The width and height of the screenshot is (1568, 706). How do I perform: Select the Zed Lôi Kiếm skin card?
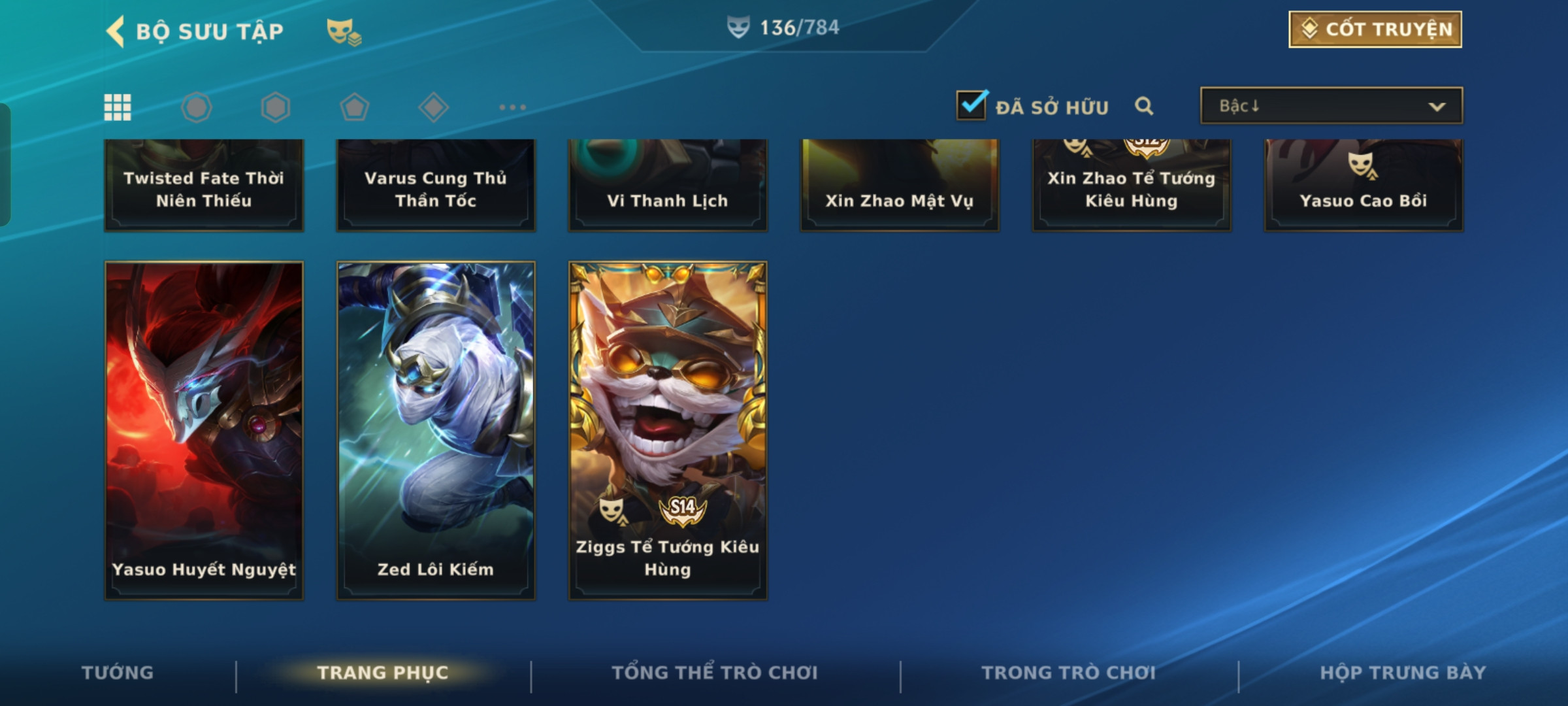[436, 430]
